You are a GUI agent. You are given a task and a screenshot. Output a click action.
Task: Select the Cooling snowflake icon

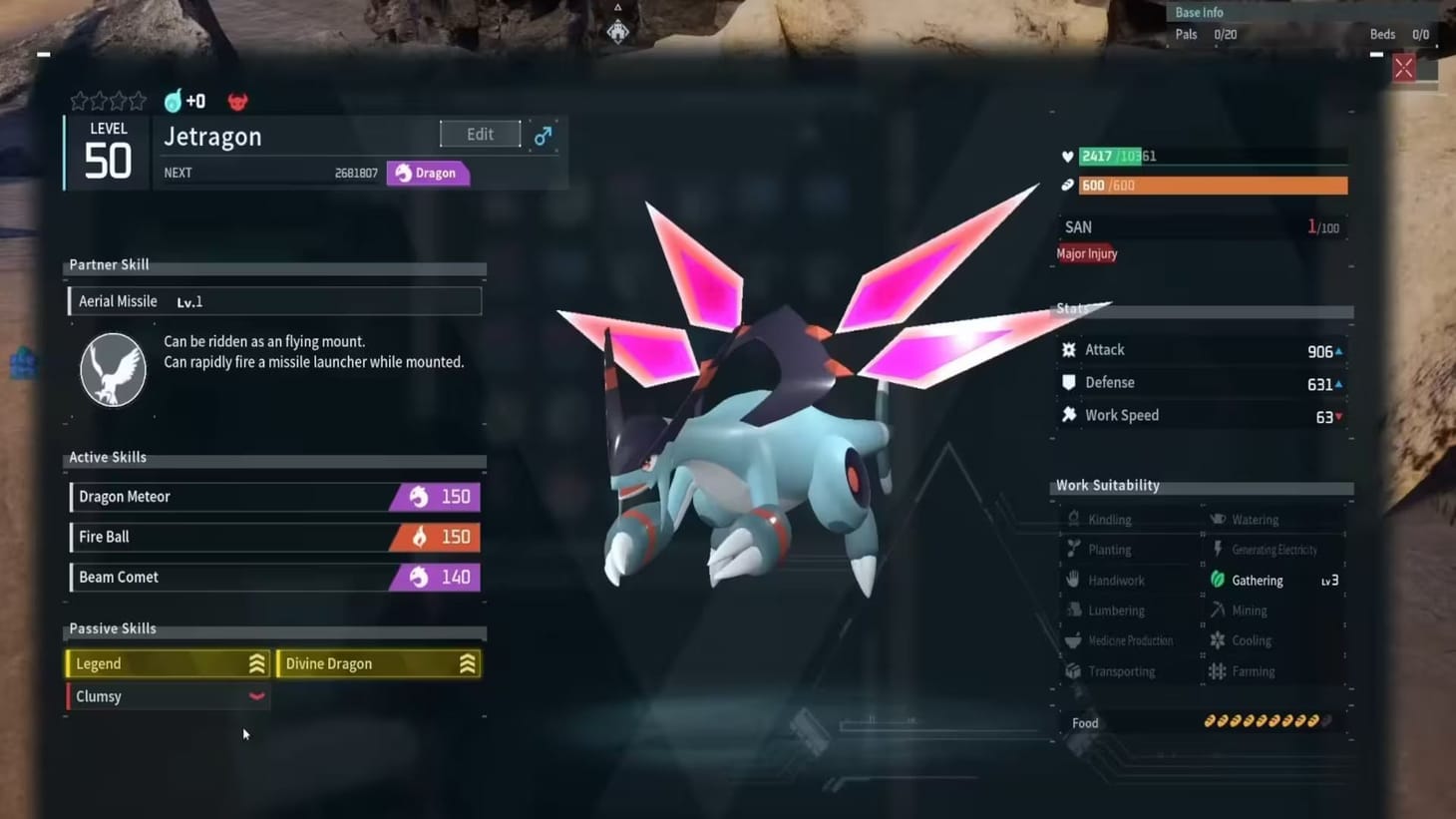(1218, 639)
